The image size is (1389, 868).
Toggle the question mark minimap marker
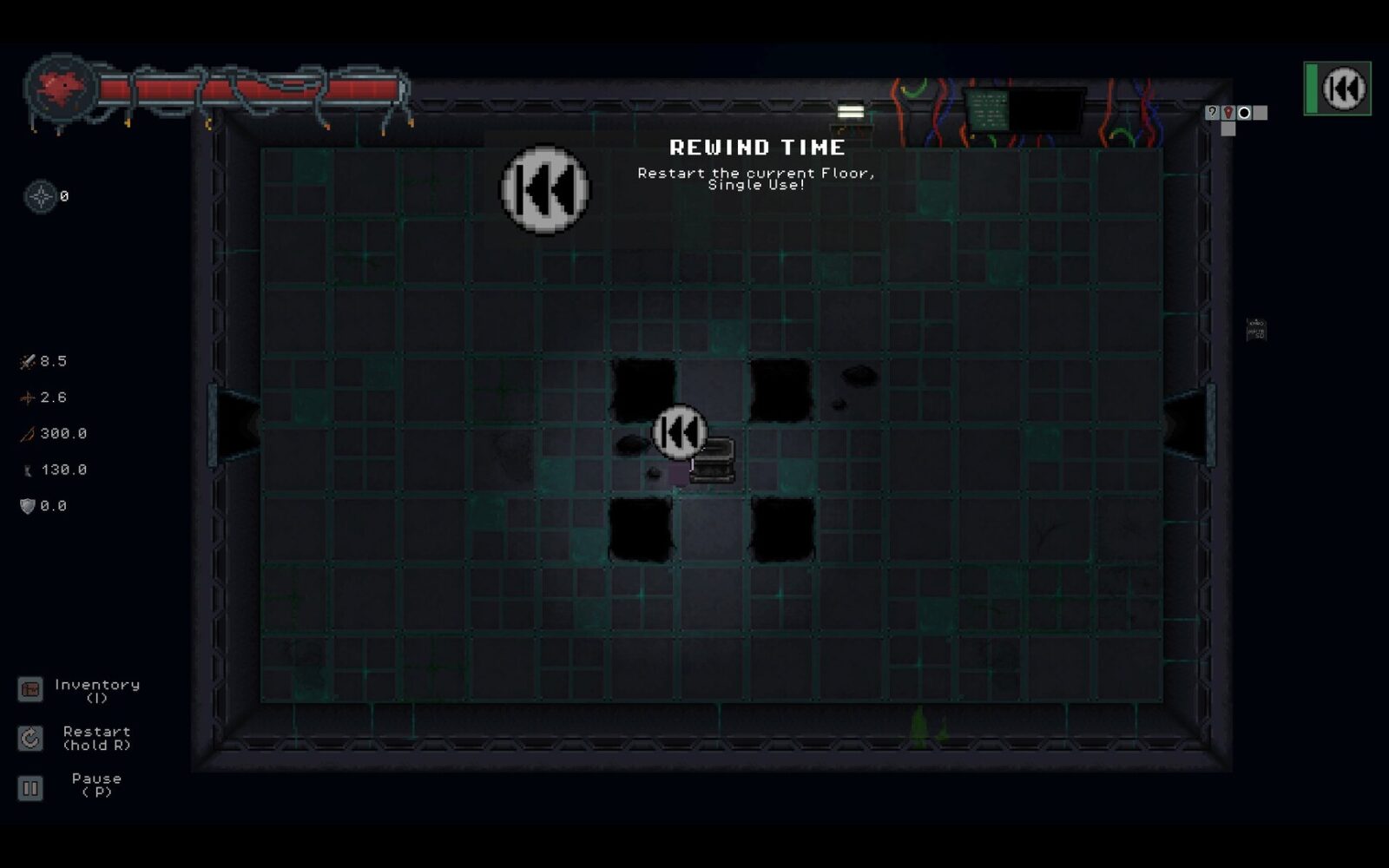pos(1212,113)
